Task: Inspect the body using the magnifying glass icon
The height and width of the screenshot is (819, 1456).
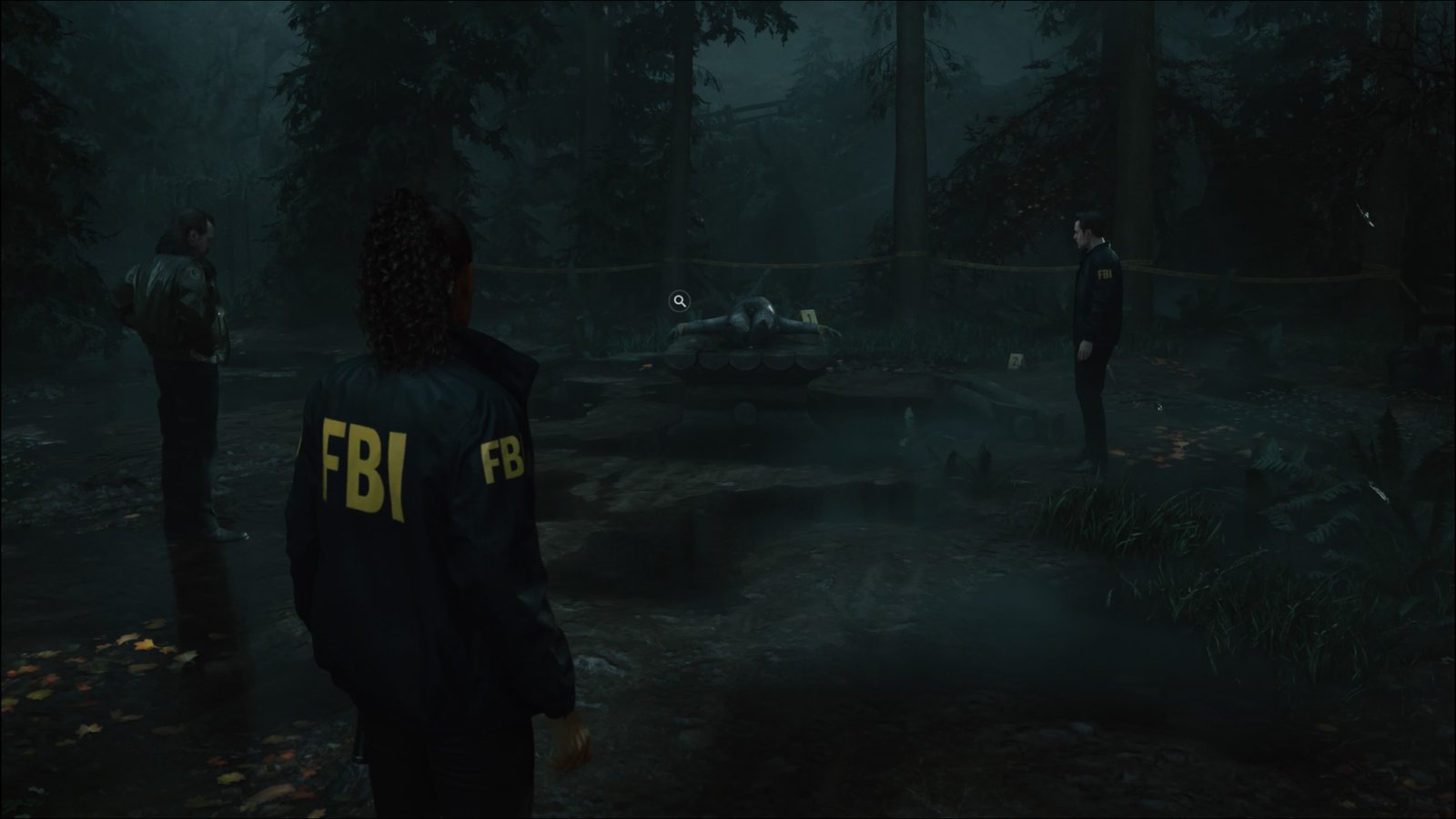Action: point(679,300)
